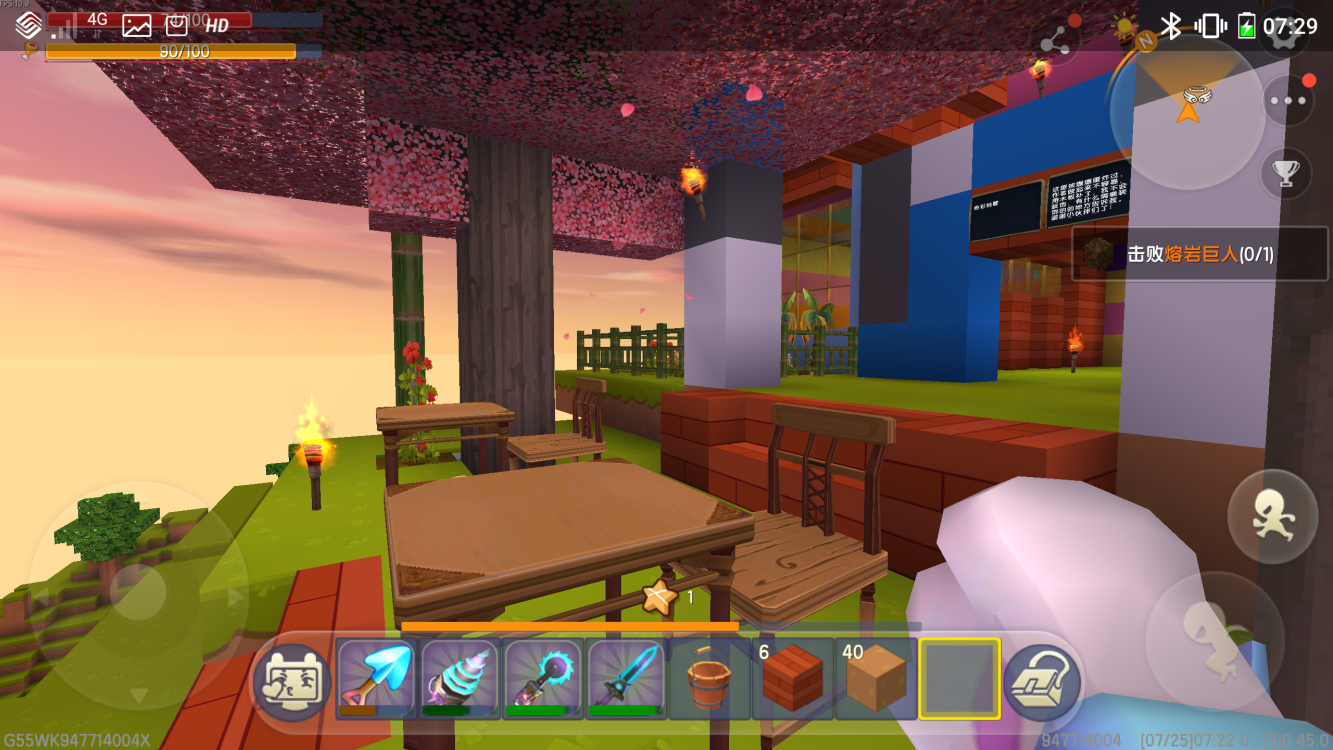Select the drill tool hotbar slot
Image resolution: width=1333 pixels, height=750 pixels.
point(460,679)
